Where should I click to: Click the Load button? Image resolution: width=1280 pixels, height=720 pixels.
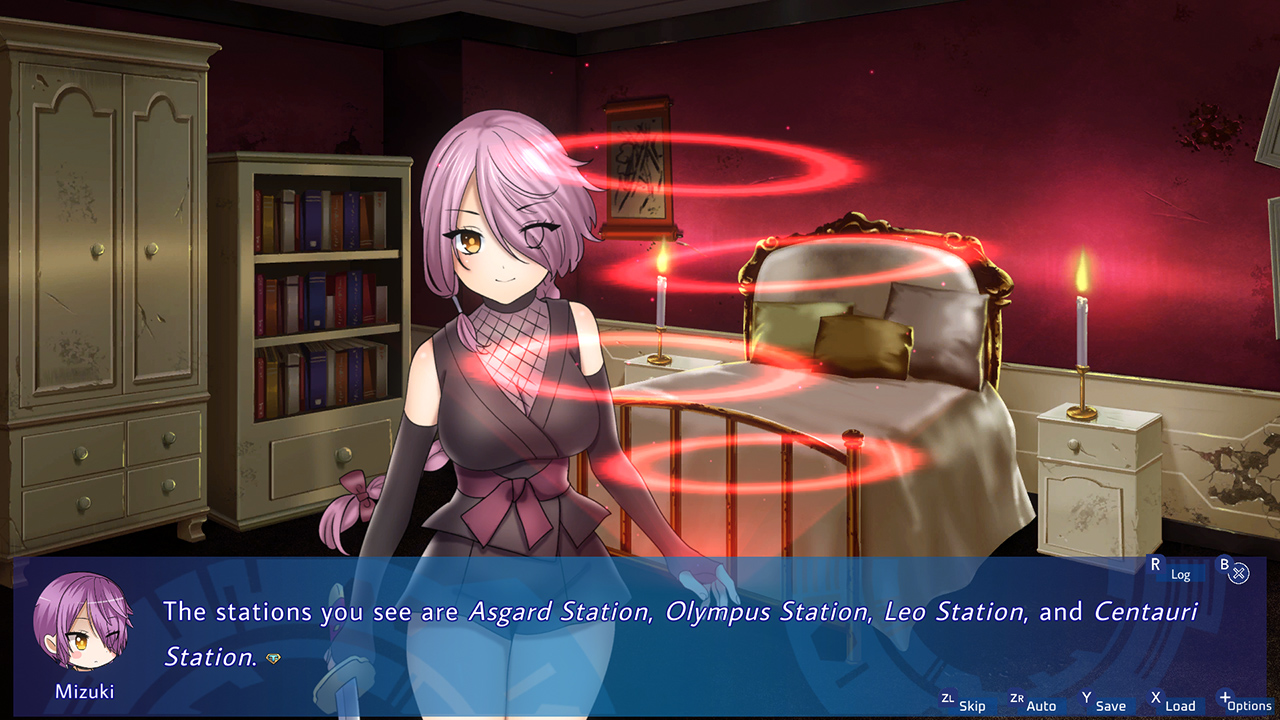point(1182,705)
